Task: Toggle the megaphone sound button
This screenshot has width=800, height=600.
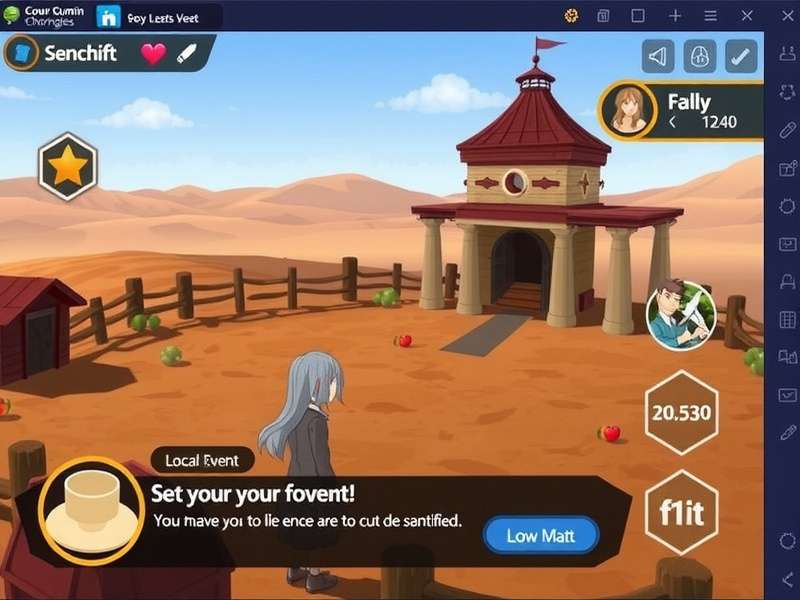Action: (658, 56)
